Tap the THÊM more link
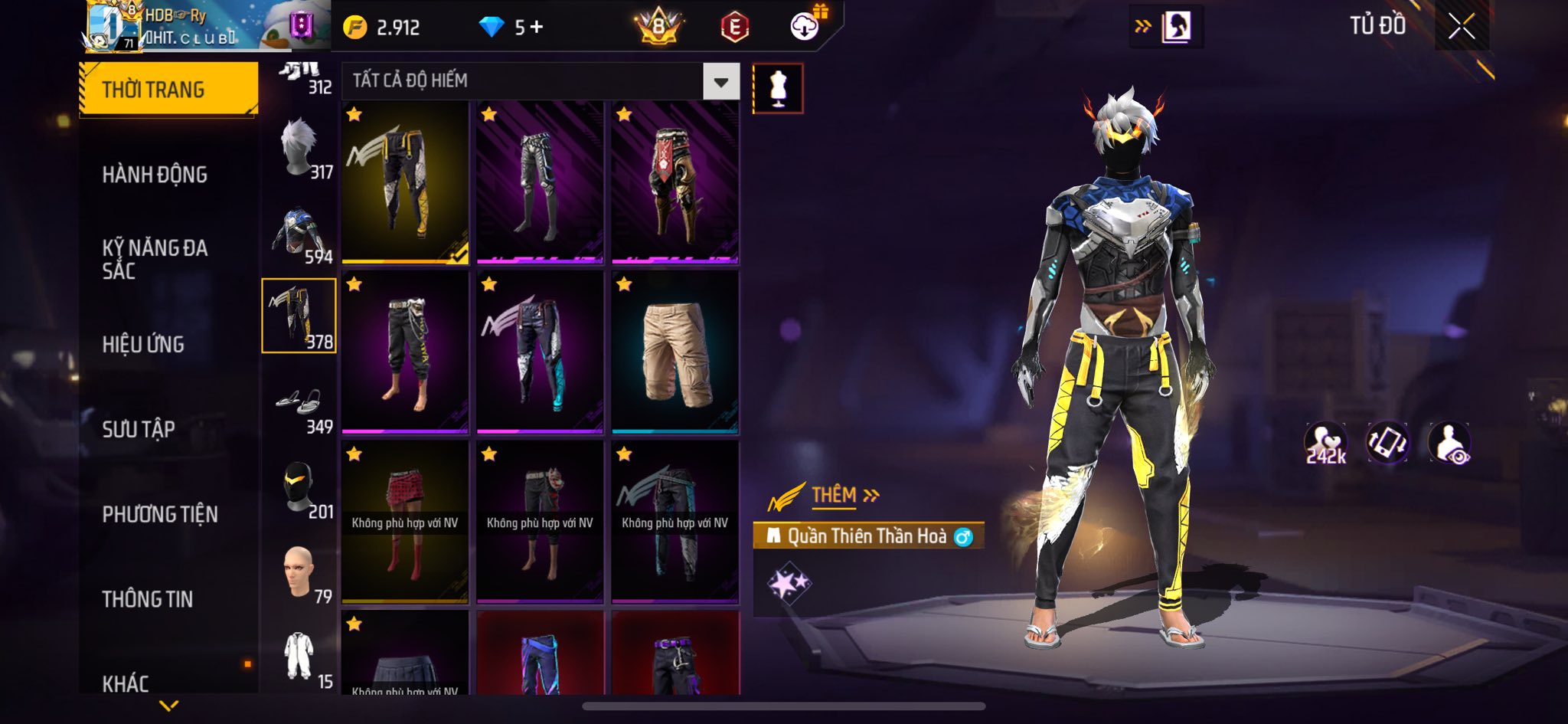The image size is (1568, 724). [844, 496]
